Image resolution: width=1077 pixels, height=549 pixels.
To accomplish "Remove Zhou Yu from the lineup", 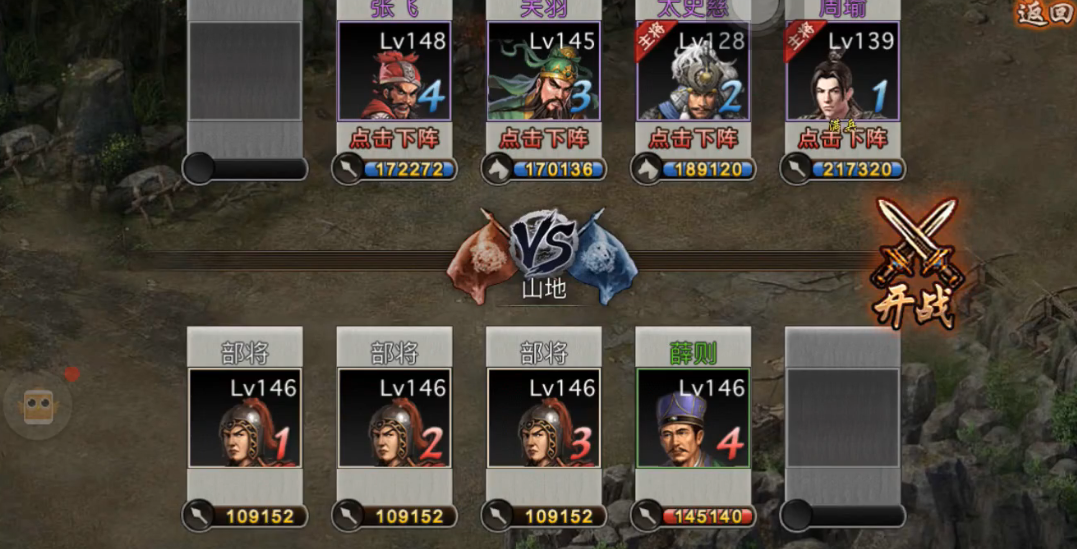I will 842,138.
